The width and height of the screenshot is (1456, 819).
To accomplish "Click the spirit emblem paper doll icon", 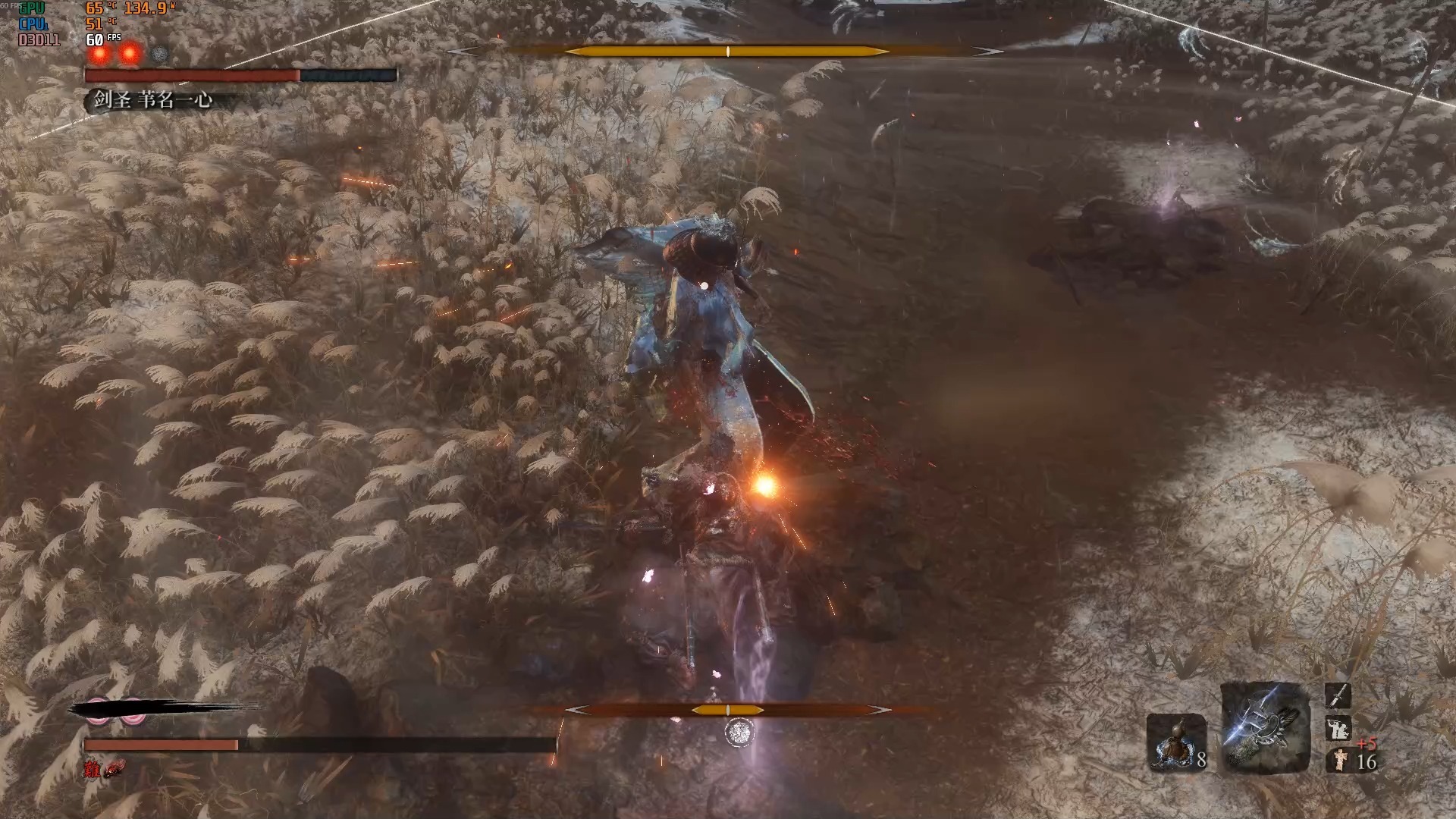I will tap(1339, 760).
